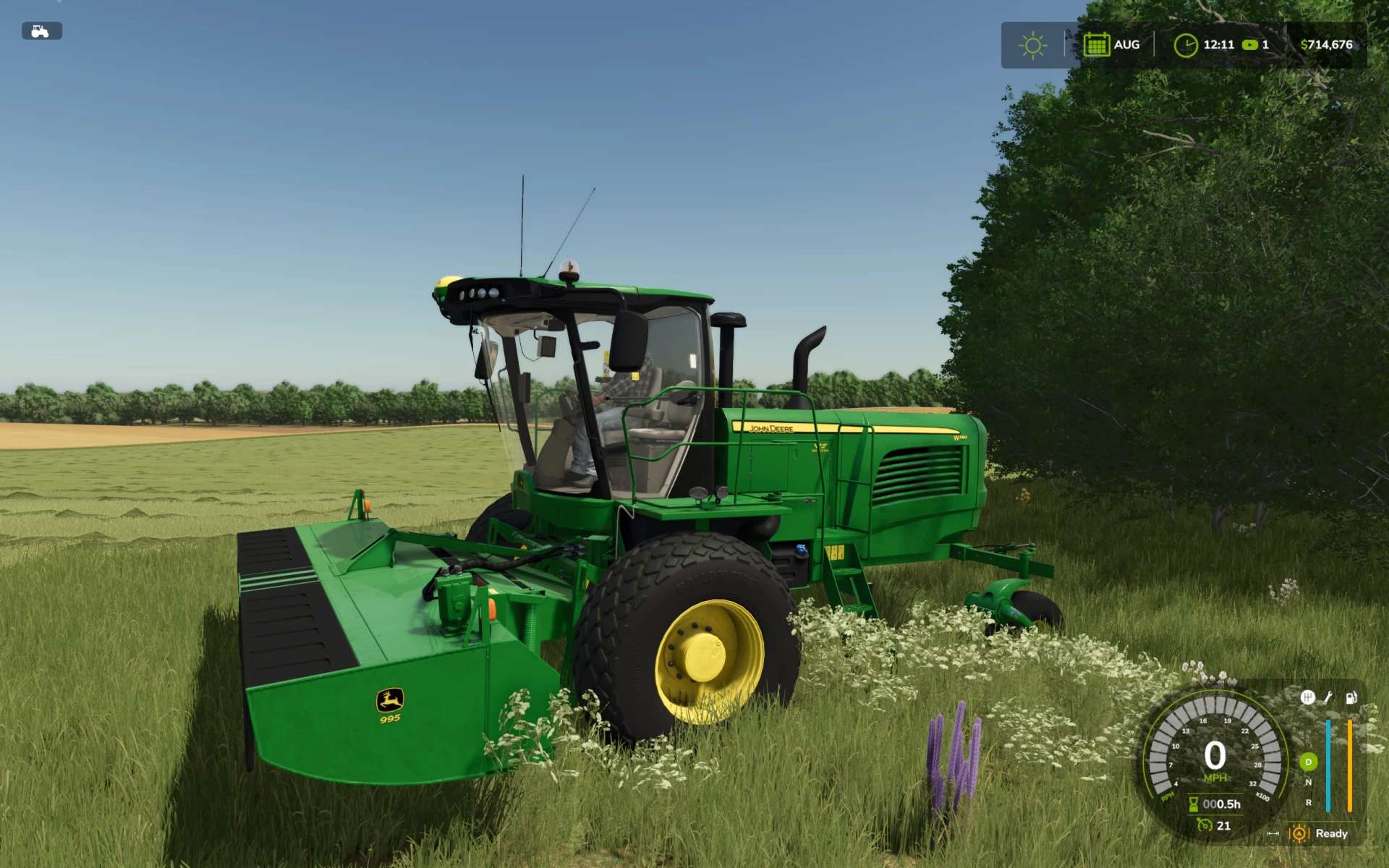Image resolution: width=1389 pixels, height=868 pixels.
Task: Toggle cruise control icon beside 21
Action: coord(1204,825)
